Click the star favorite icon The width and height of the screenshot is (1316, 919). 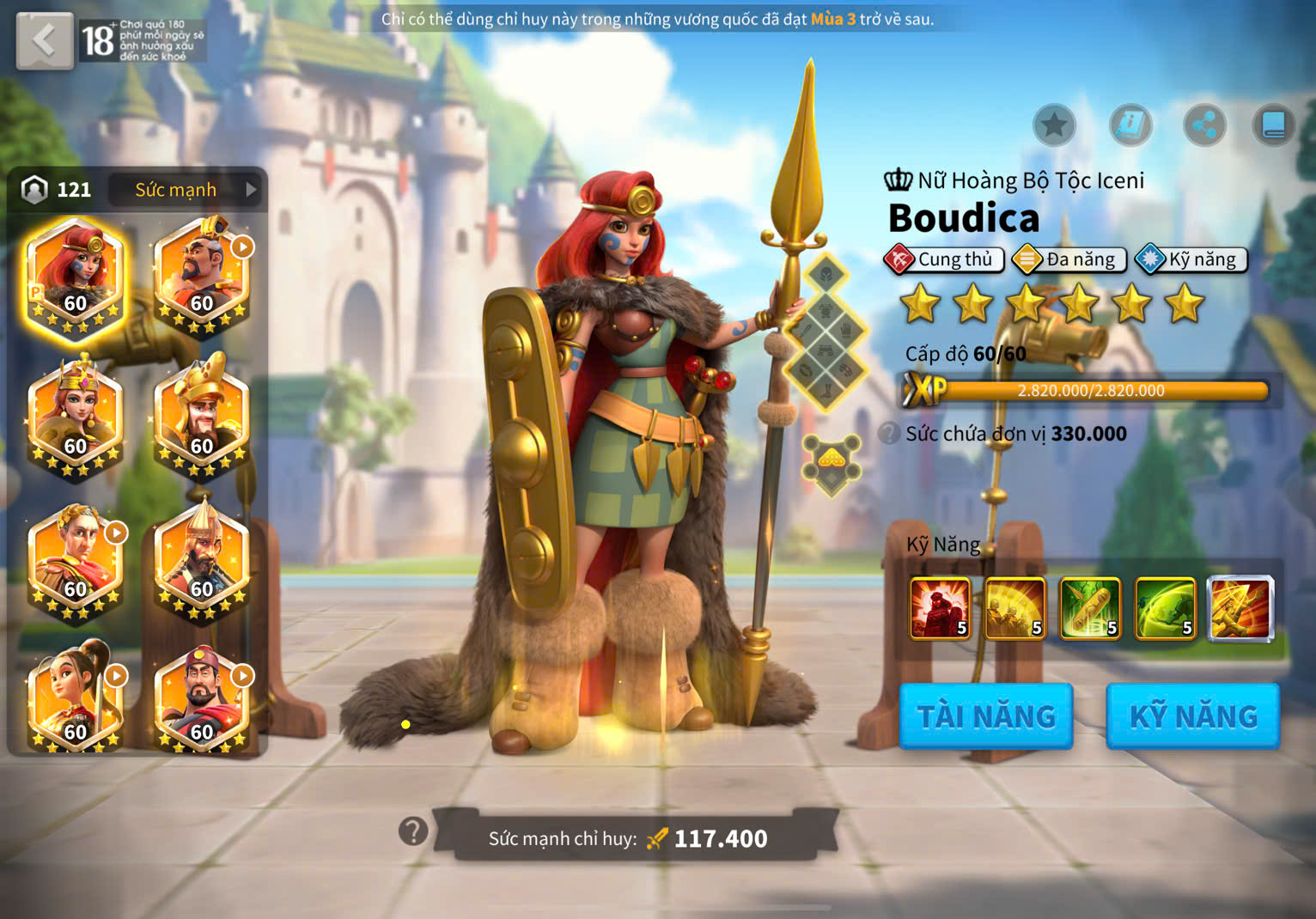click(x=1054, y=126)
